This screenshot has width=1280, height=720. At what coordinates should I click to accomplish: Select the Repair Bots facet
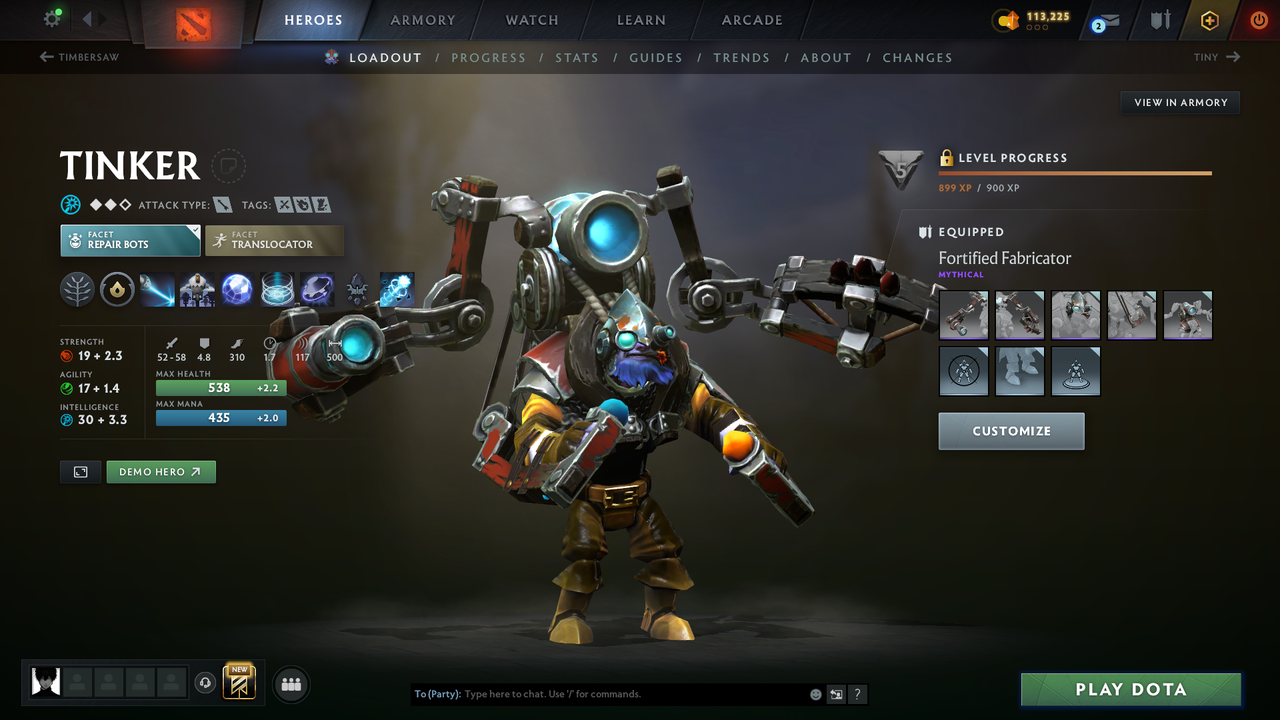(129, 240)
